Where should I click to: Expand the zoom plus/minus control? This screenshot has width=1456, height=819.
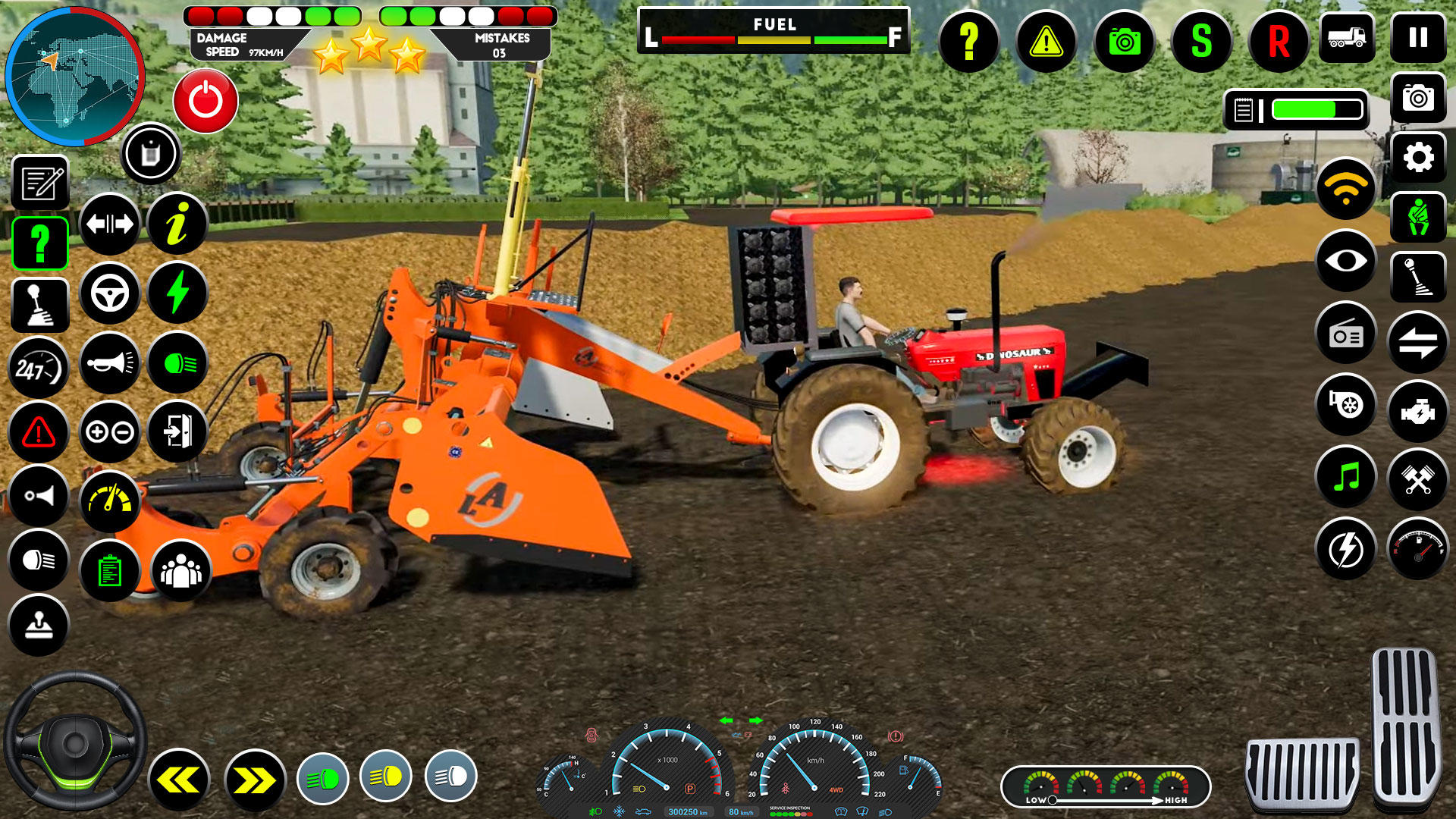110,432
